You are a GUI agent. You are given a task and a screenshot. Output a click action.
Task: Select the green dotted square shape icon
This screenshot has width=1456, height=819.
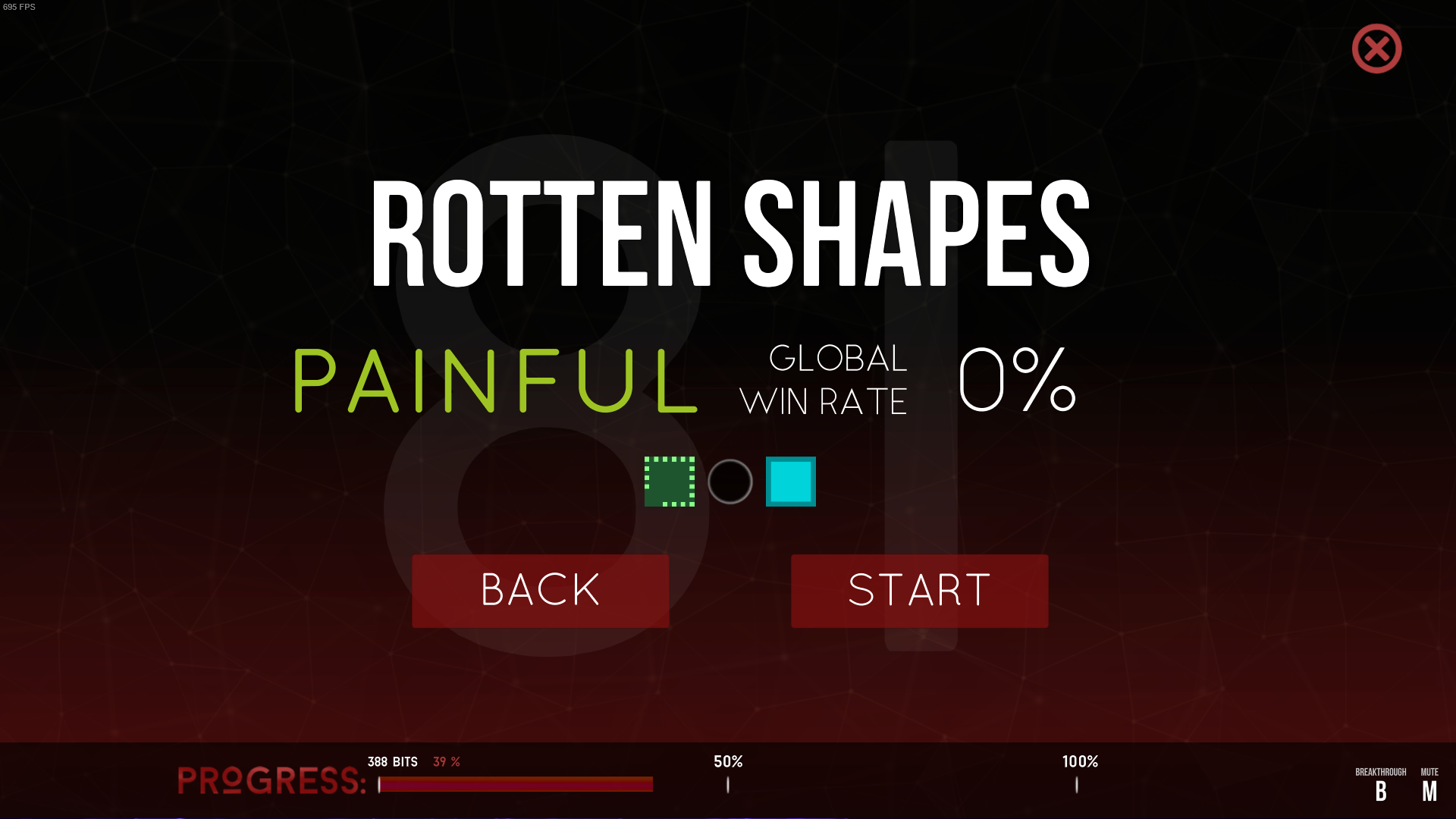pyautogui.click(x=670, y=482)
